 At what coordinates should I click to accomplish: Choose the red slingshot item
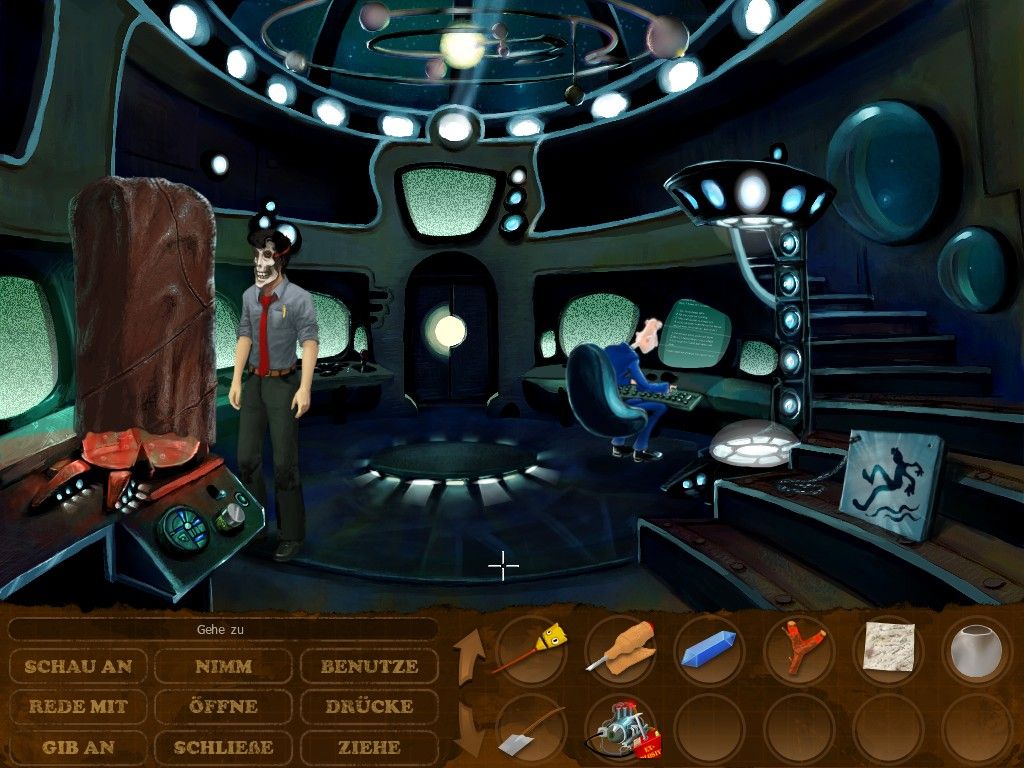(798, 649)
